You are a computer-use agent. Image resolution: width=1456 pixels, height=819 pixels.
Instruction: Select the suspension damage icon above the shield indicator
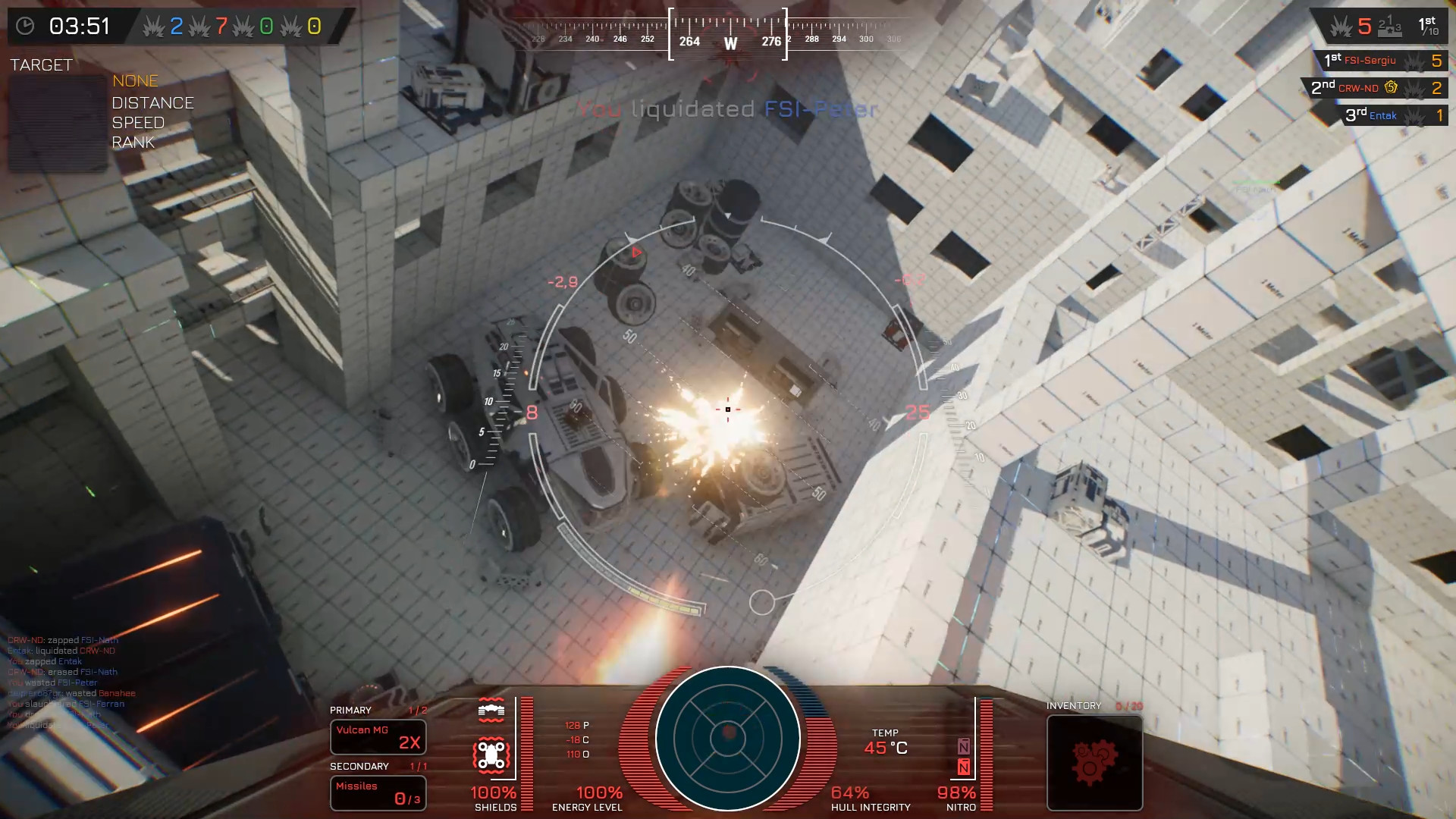pyautogui.click(x=491, y=711)
